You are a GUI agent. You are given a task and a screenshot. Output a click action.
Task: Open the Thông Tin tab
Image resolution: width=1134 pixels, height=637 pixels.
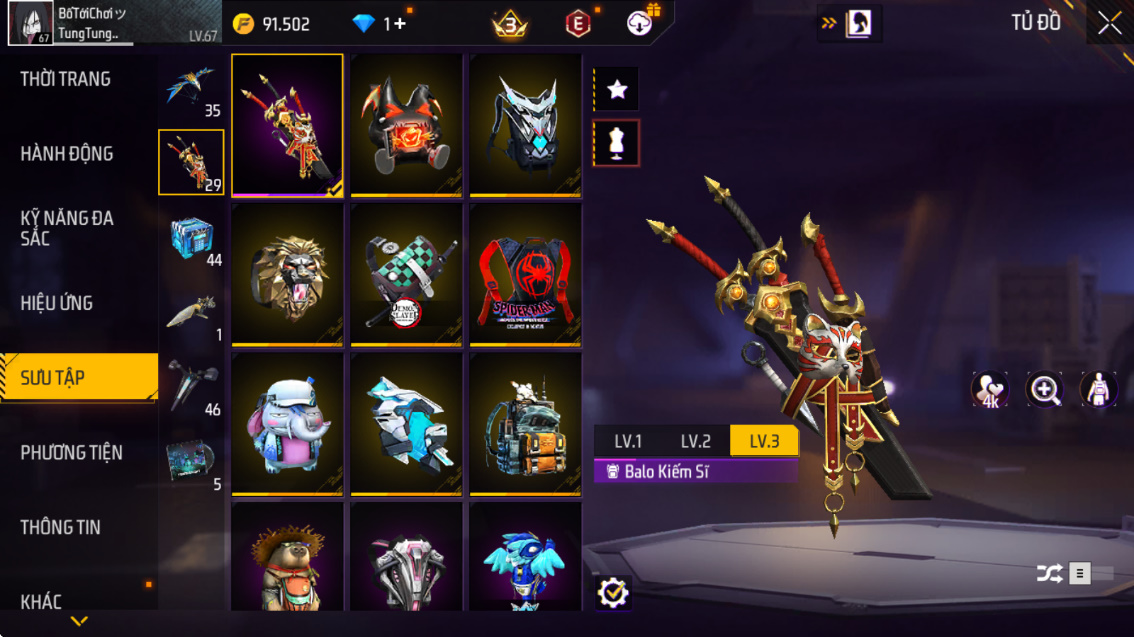click(60, 527)
